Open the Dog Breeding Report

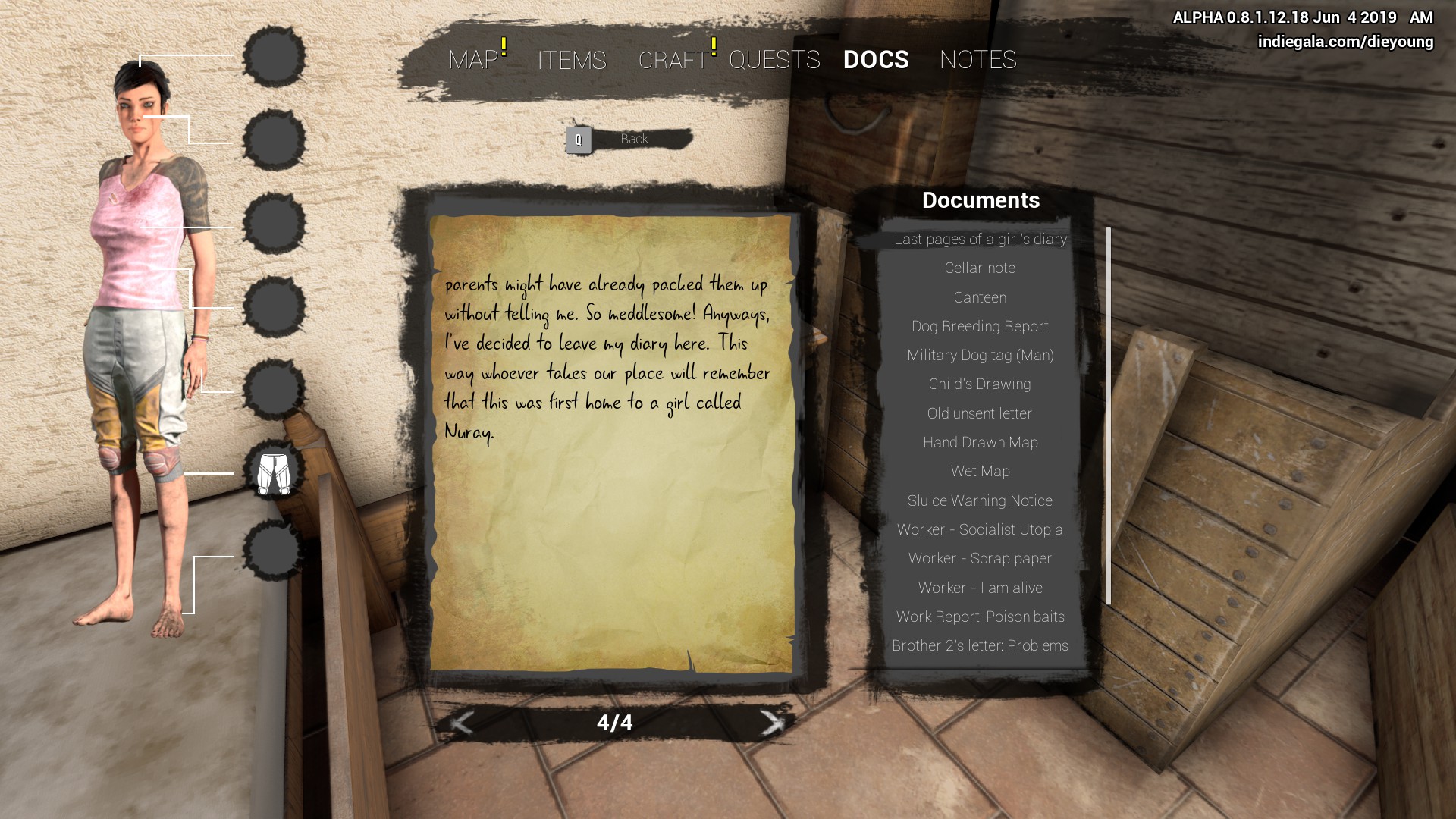pos(980,326)
